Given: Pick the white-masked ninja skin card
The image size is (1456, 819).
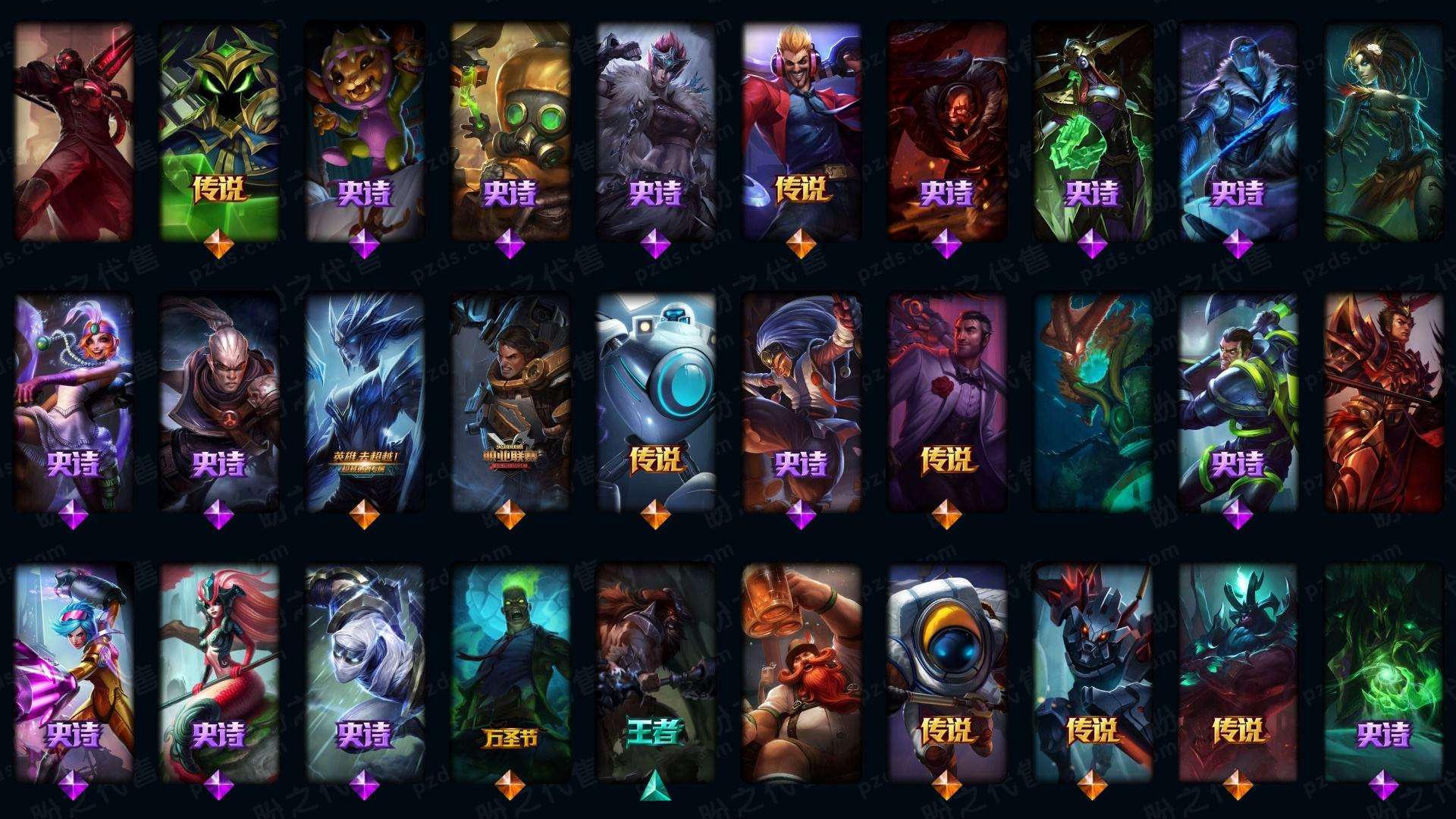Looking at the screenshot, I should (x=364, y=672).
